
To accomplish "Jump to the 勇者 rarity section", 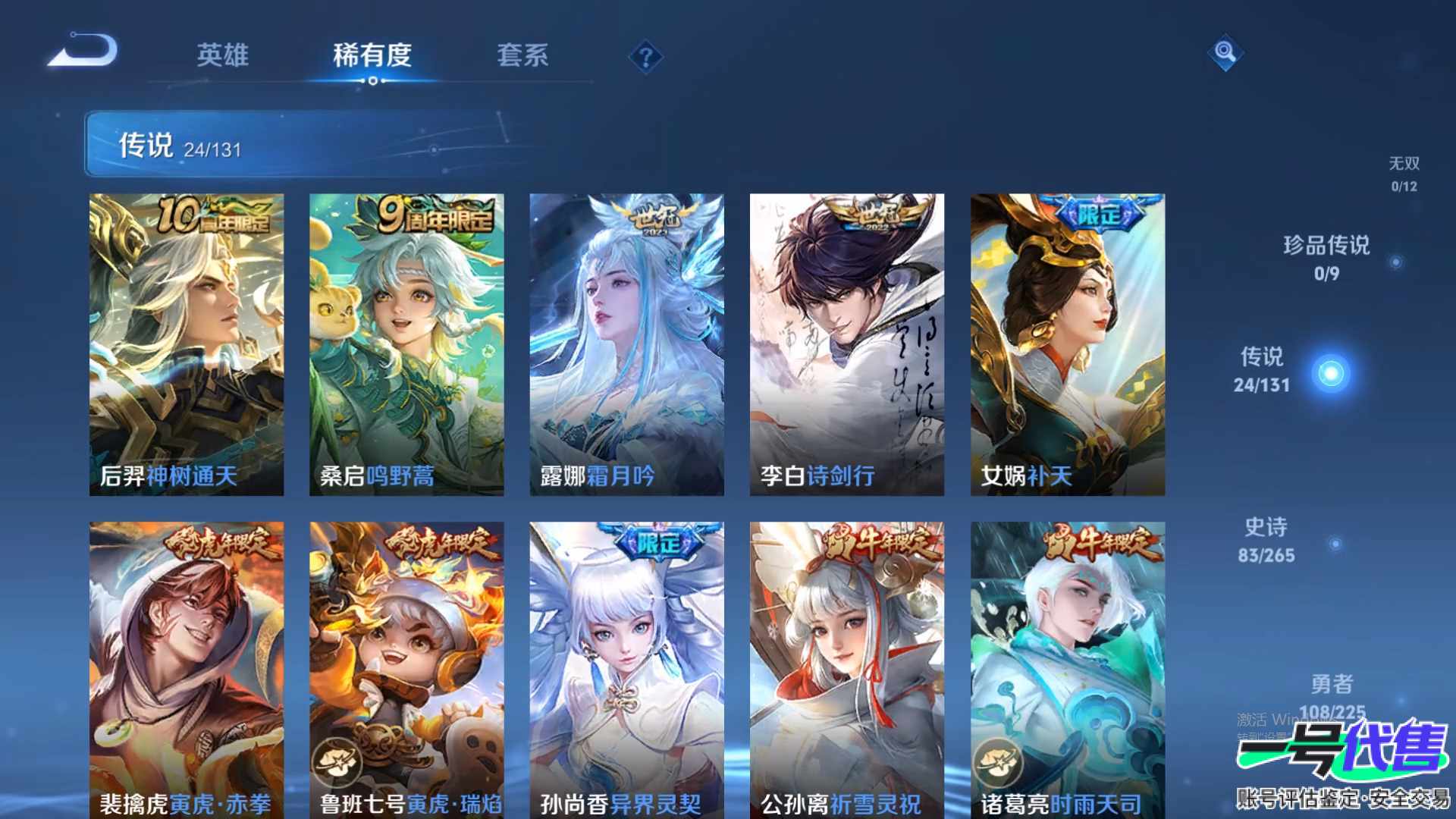I will click(1332, 694).
